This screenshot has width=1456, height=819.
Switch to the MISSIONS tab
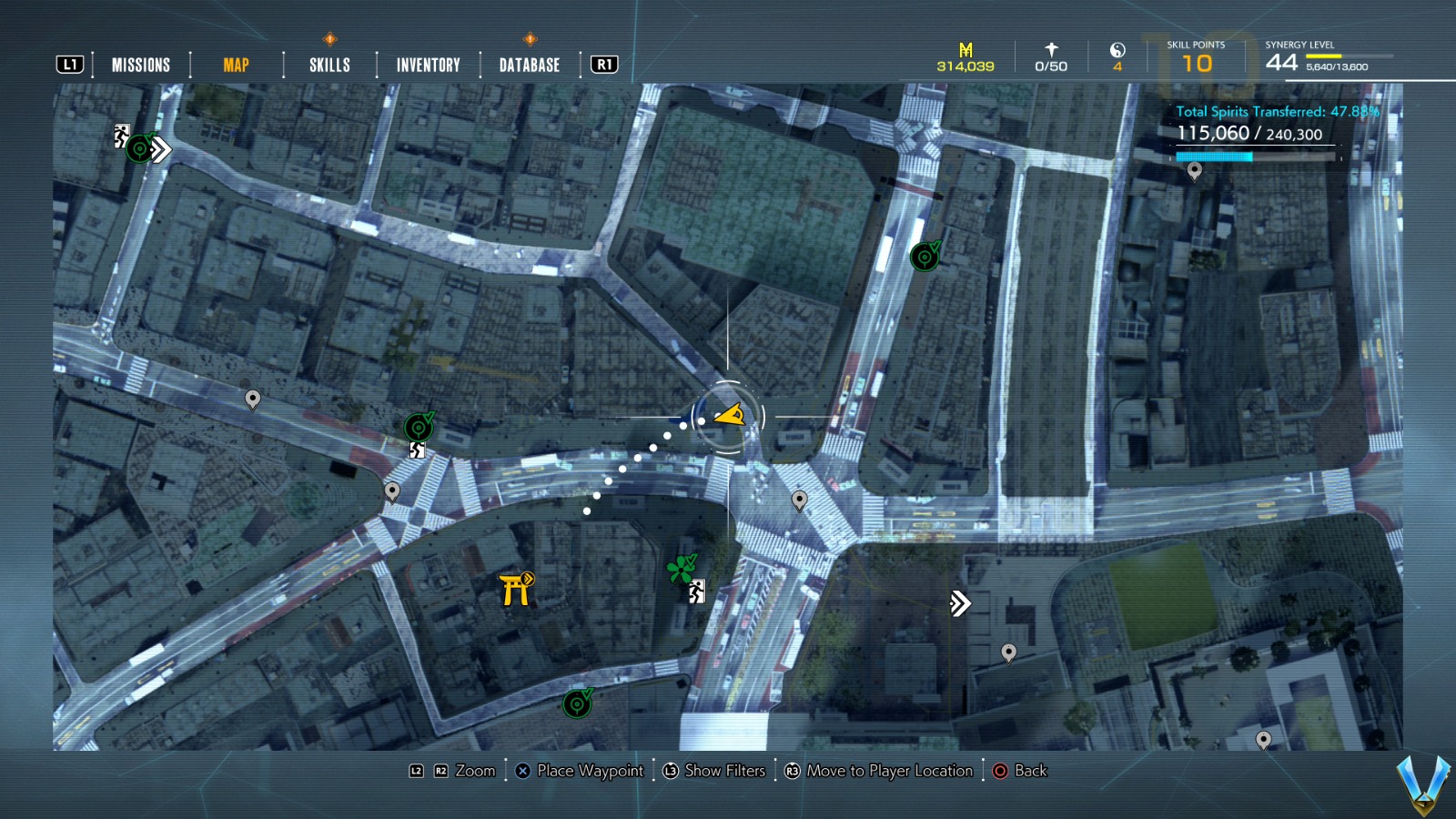[x=140, y=65]
